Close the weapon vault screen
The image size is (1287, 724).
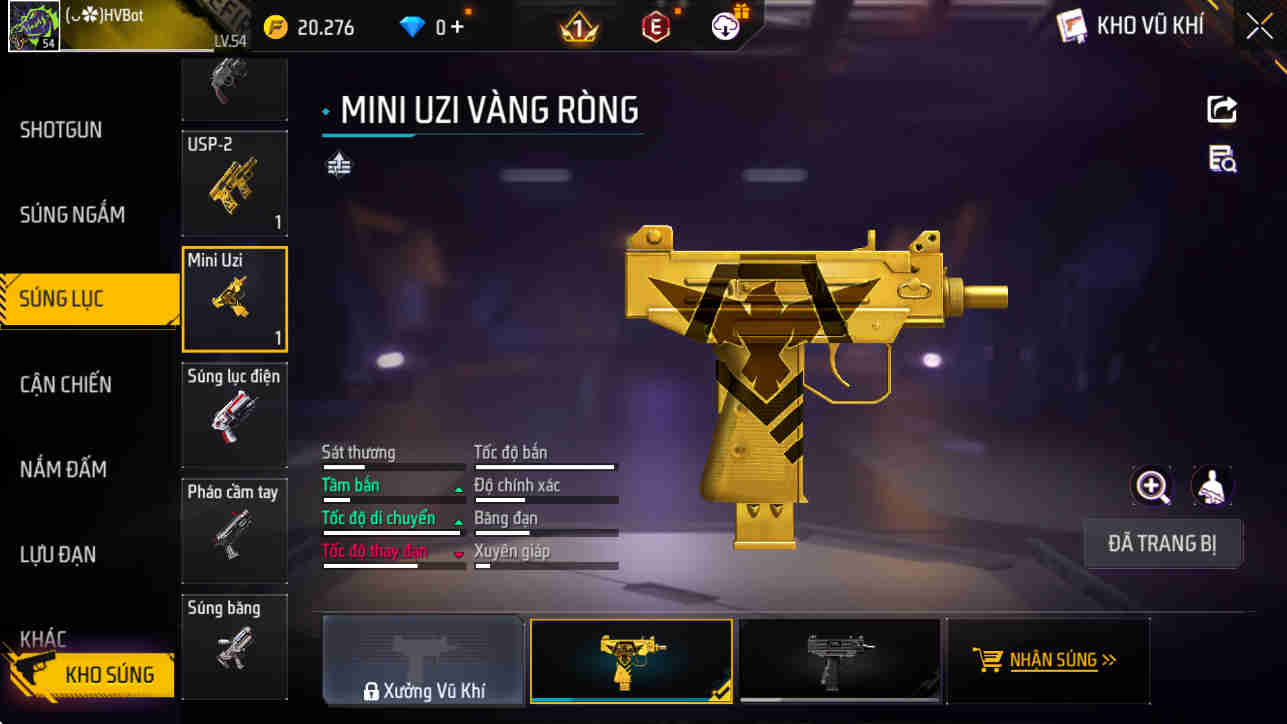click(x=1259, y=26)
